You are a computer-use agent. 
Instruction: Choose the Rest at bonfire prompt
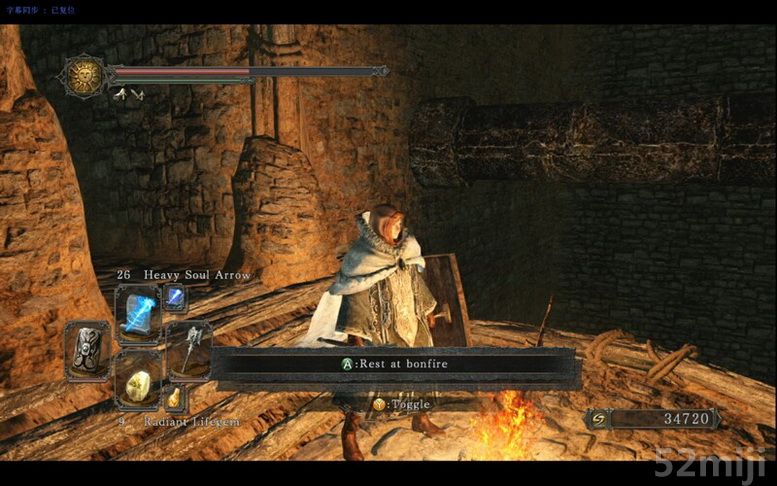pos(395,364)
